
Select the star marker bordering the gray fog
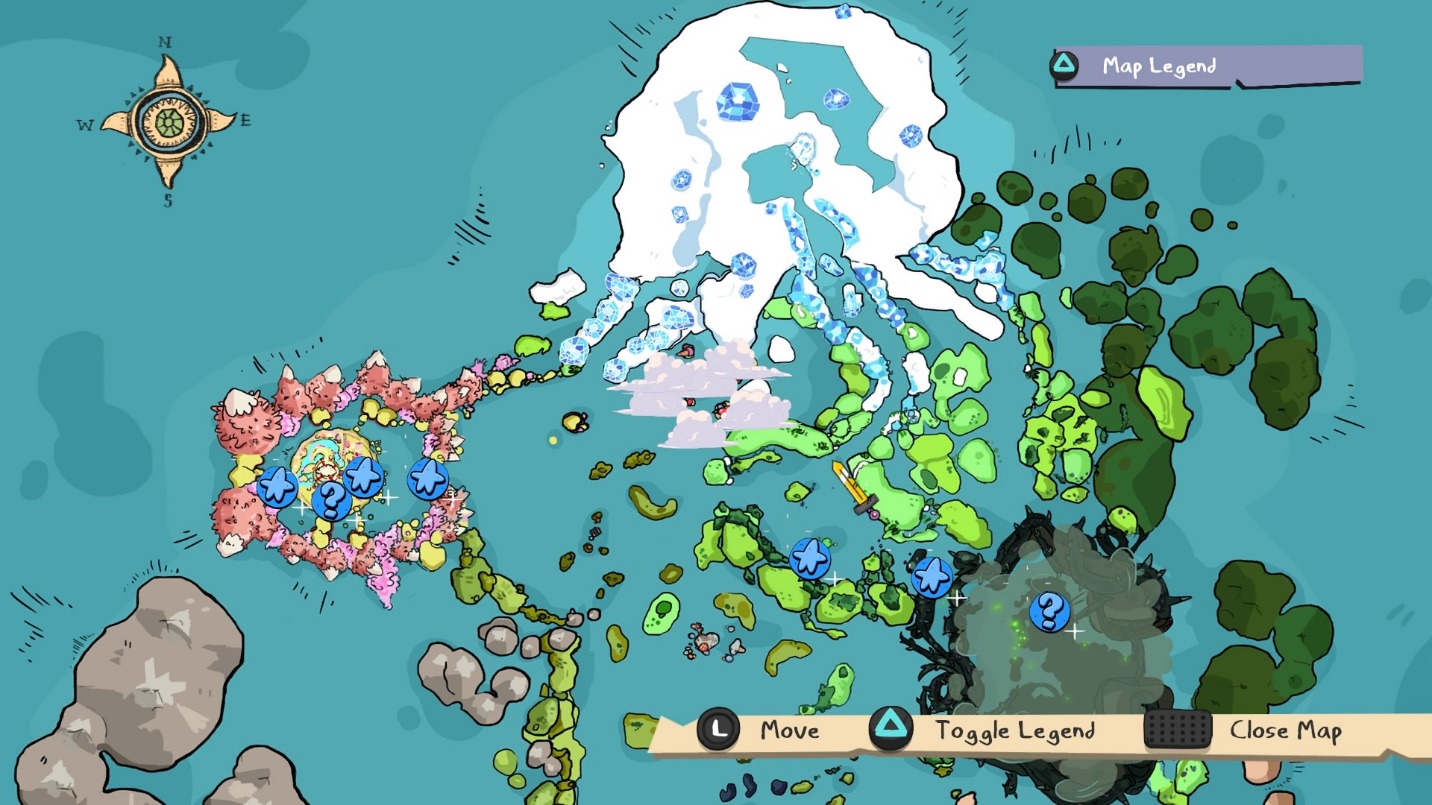932,577
